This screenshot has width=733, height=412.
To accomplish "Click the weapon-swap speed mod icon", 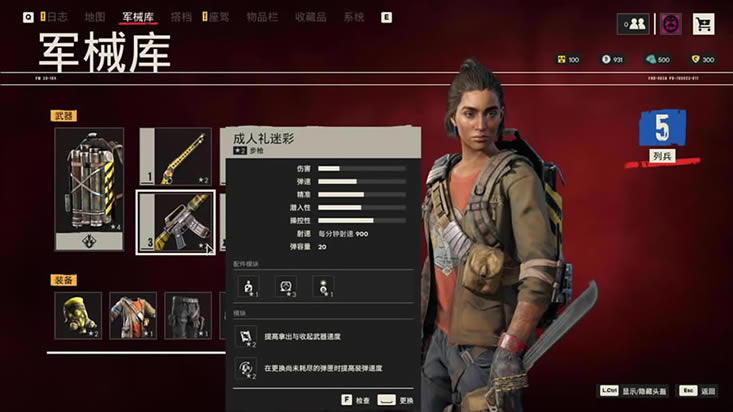I will [246, 337].
